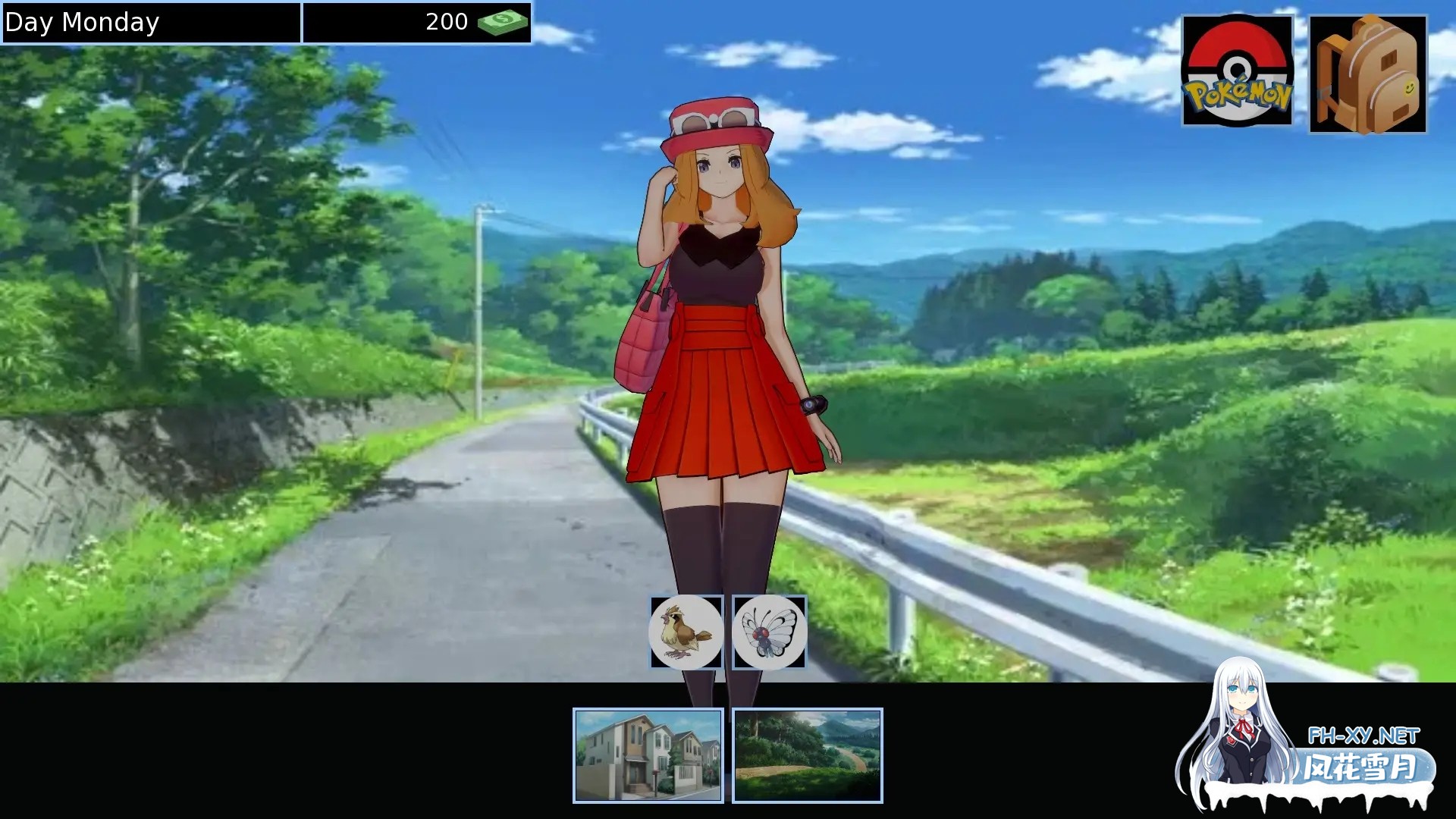Expand the Day Monday display

pos(150,23)
